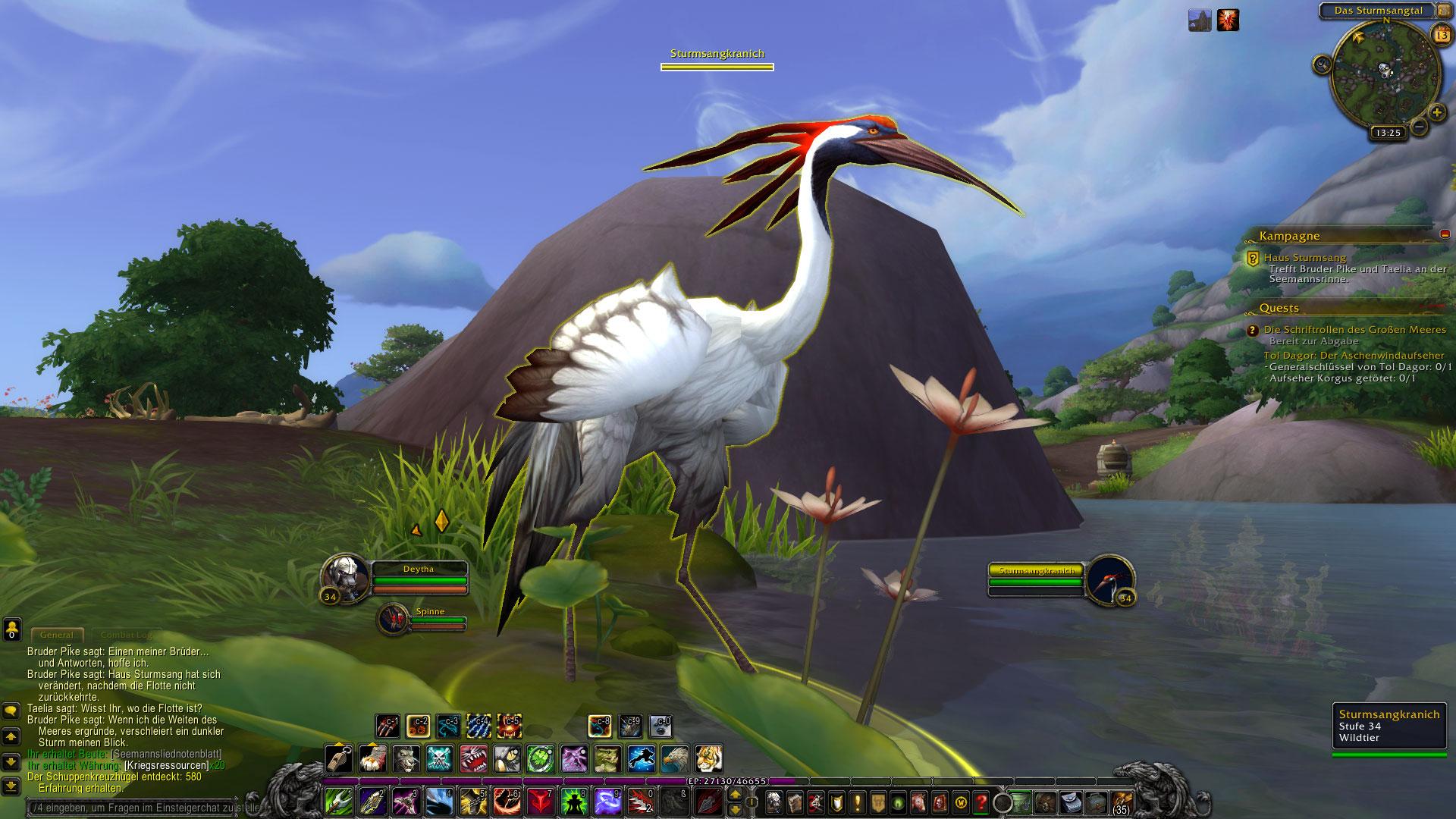Switch to the Combat Log chat tab
Image resolution: width=1456 pixels, height=819 pixels.
pos(124,634)
